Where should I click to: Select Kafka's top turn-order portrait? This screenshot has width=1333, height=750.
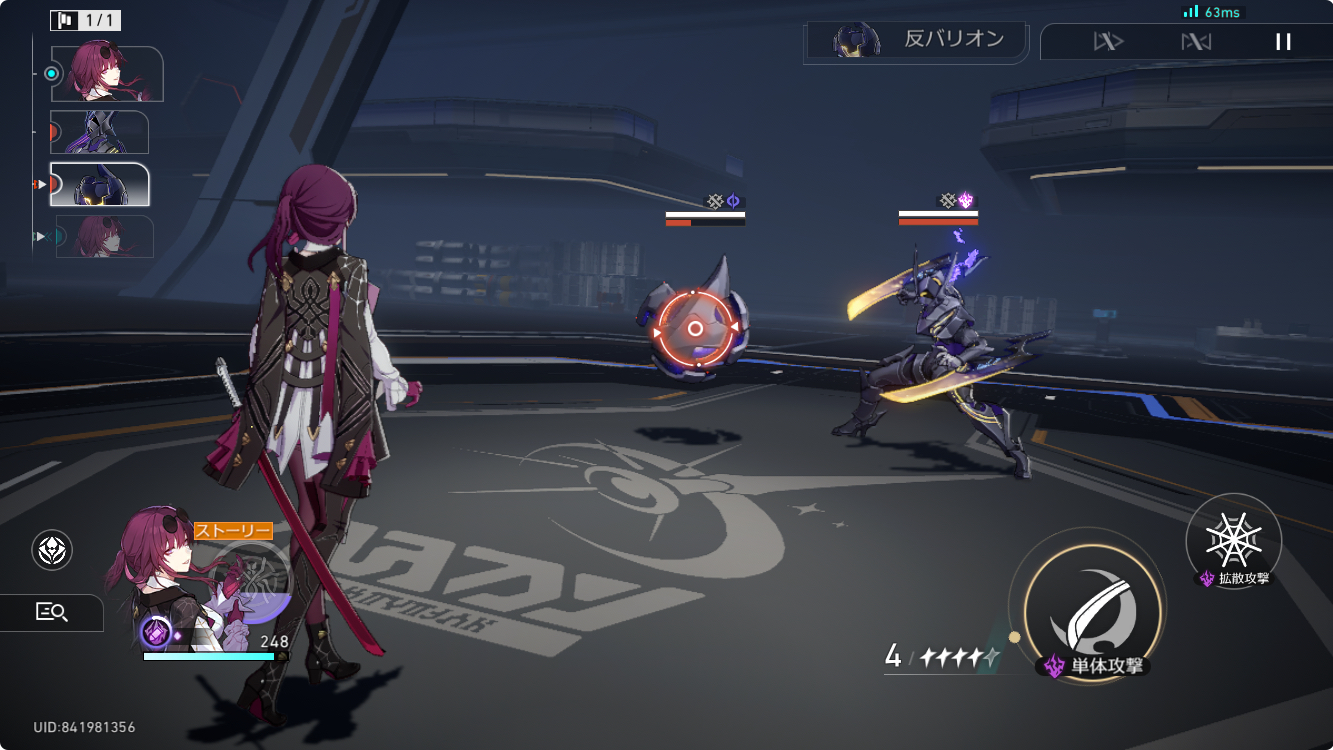coord(107,73)
